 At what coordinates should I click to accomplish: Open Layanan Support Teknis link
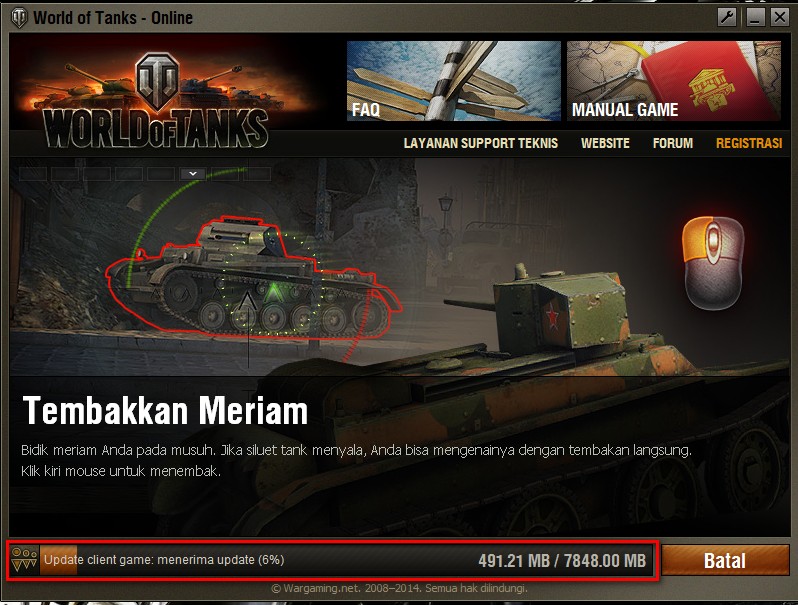(x=480, y=143)
